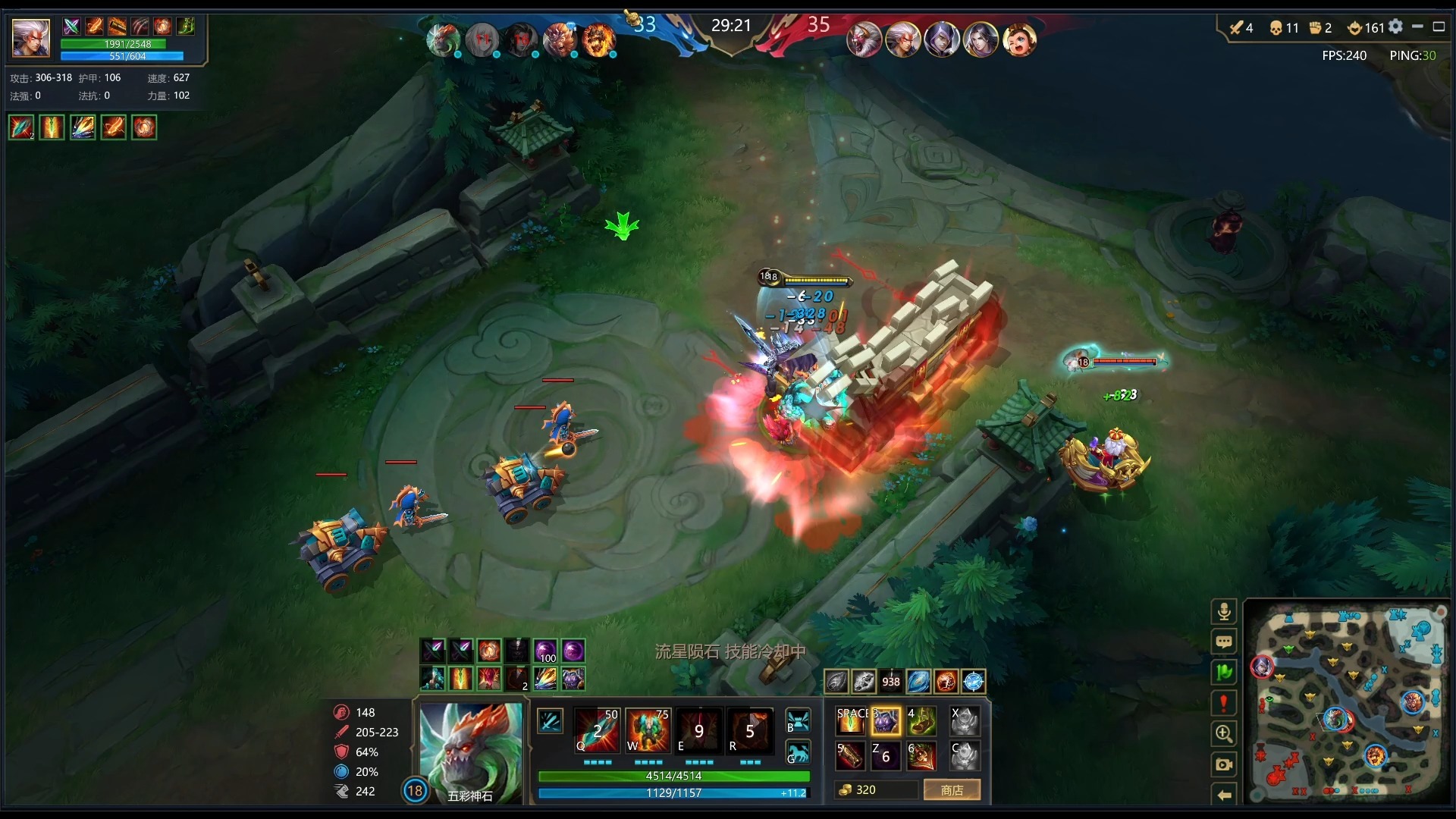Viewport: 1456px width, 819px height.
Task: Open the video camera replay button
Action: tap(1223, 764)
